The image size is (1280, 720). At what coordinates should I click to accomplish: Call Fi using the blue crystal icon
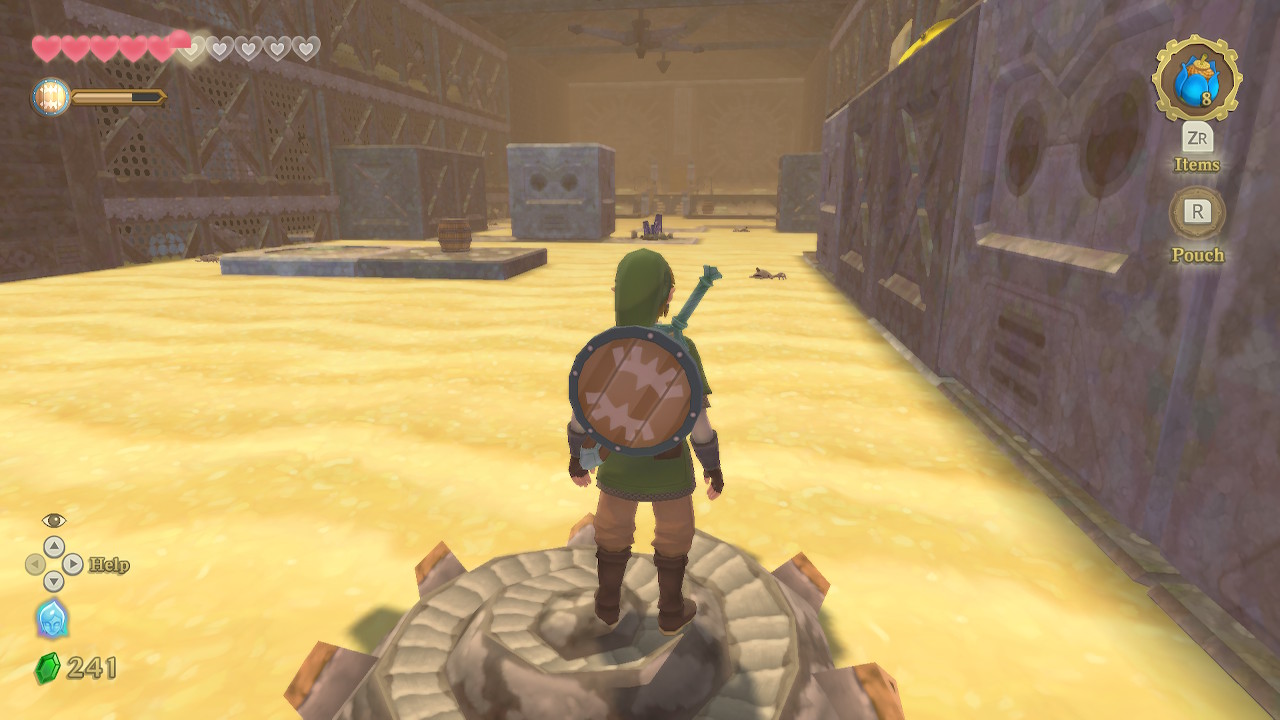click(x=52, y=619)
